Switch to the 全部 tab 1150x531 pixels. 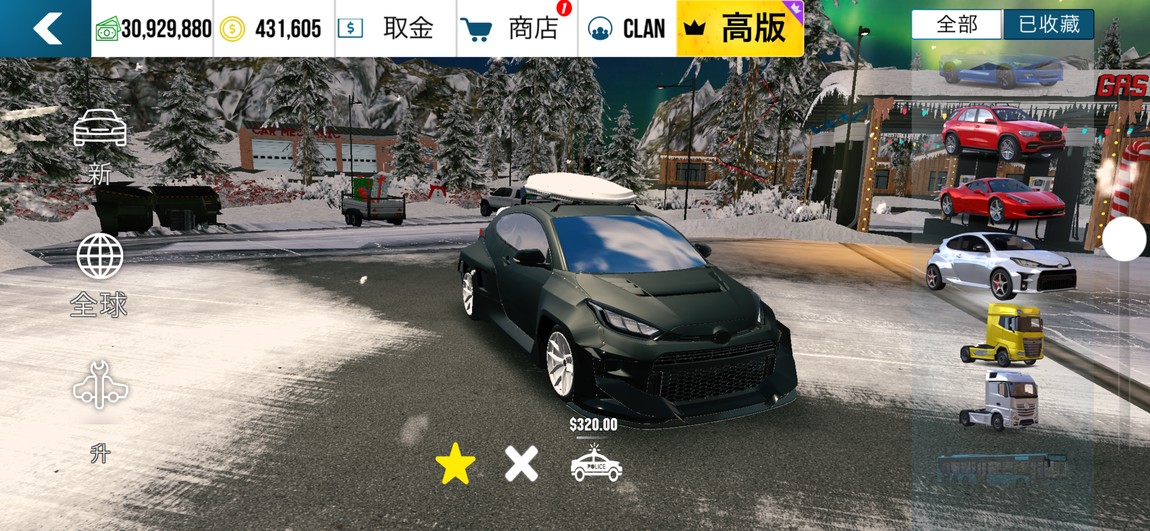tap(956, 25)
